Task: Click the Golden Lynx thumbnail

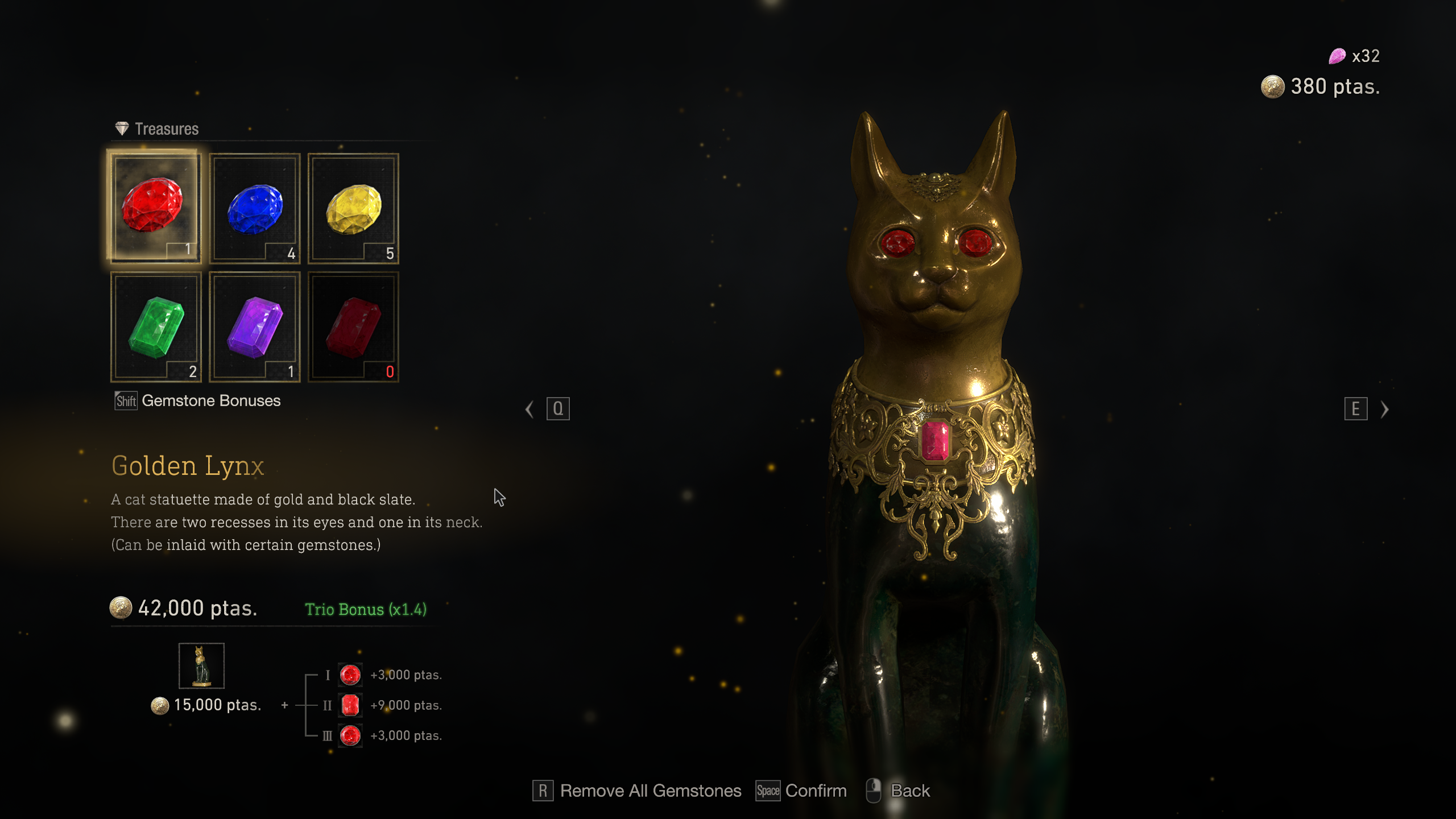Action: coord(201,666)
